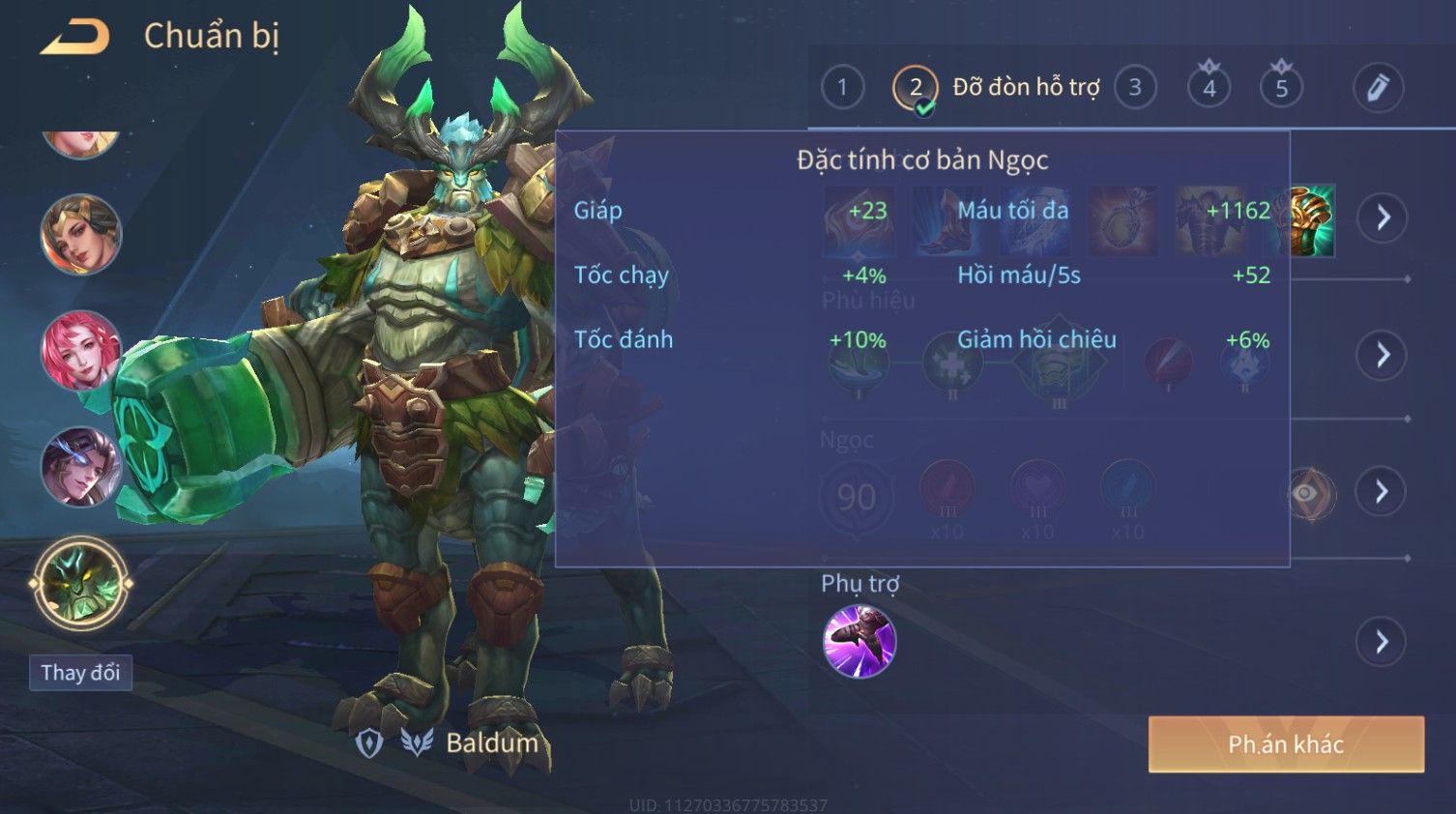Screen dimensions: 1456x814
Task: Open build preset 4
Action: tap(1208, 88)
